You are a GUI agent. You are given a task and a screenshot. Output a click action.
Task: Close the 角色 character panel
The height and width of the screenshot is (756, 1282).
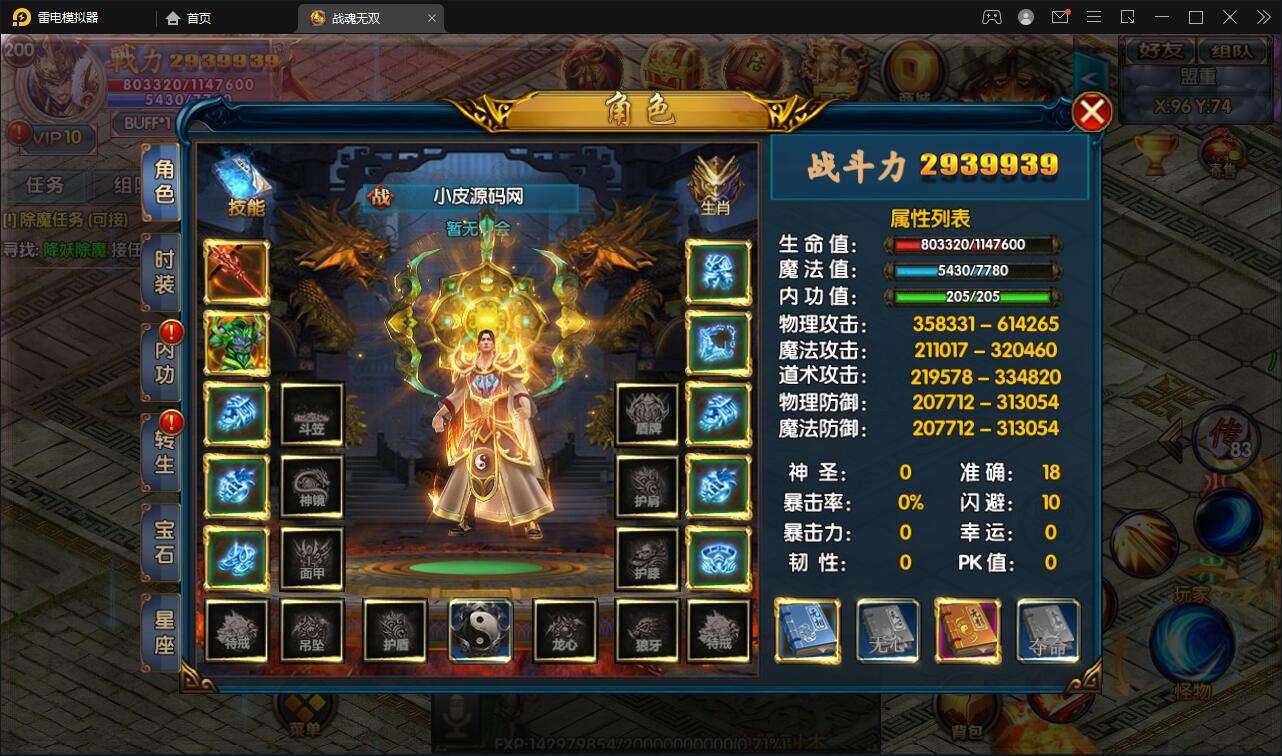point(1091,112)
